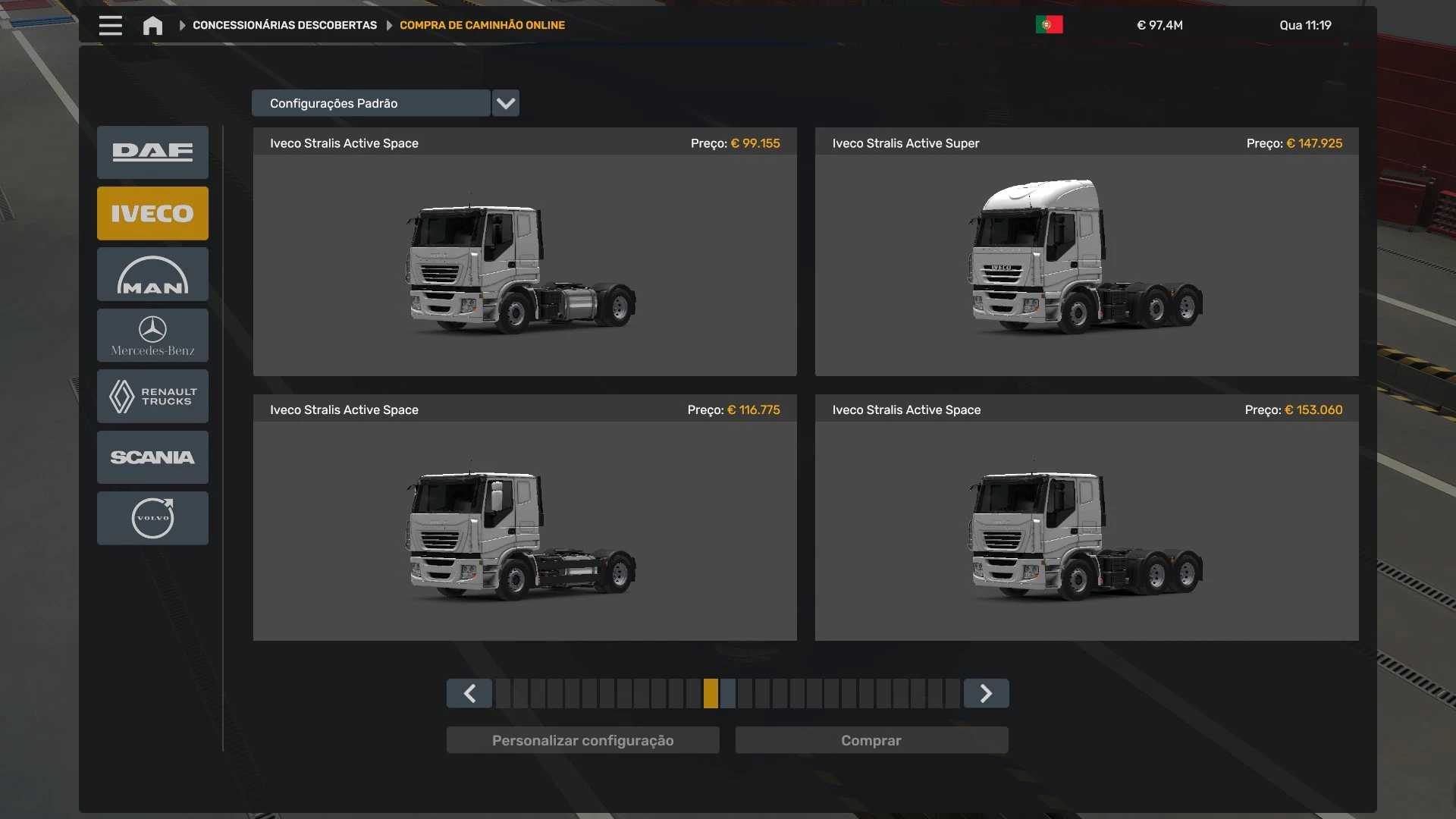
Task: Go back with previous page arrow
Action: pyautogui.click(x=469, y=693)
